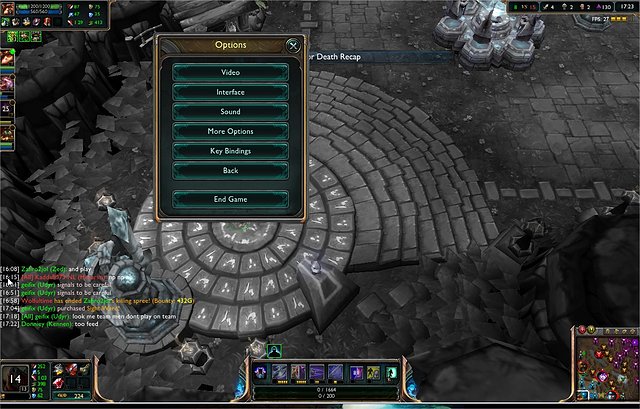Open the Interface options

(230, 92)
